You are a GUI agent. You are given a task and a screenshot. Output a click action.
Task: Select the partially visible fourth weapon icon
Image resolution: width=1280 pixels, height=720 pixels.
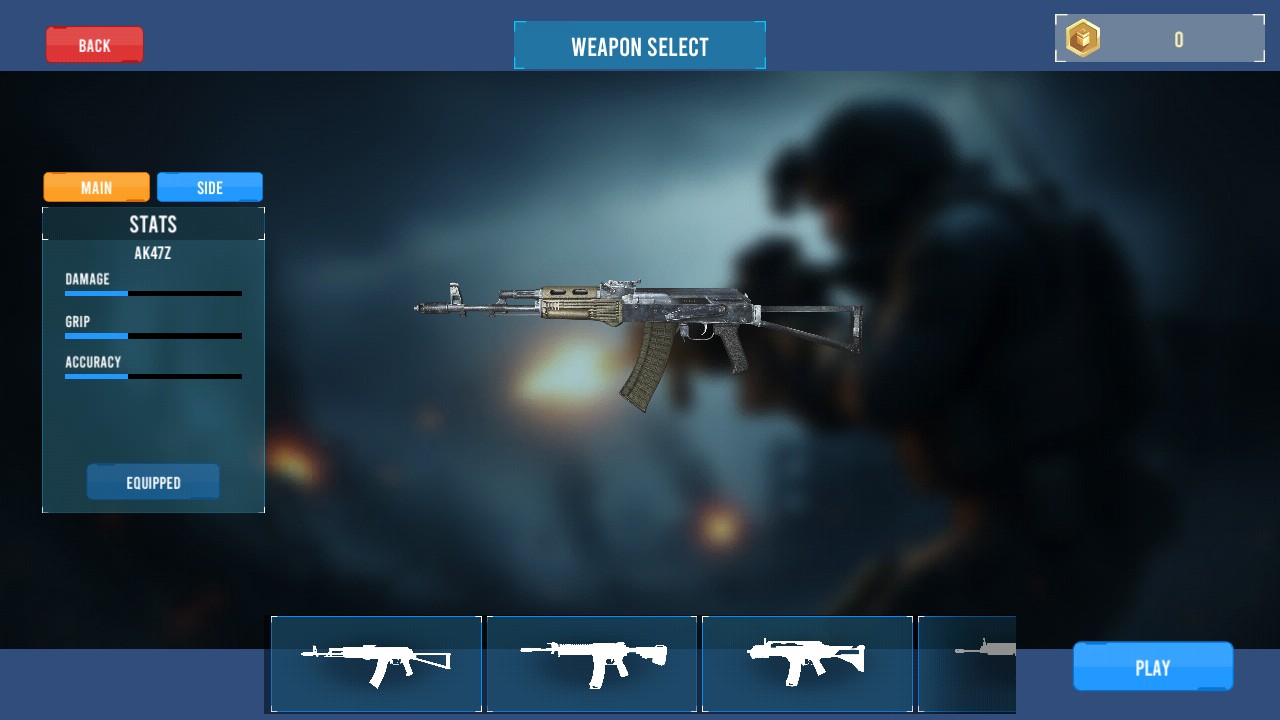coord(966,664)
